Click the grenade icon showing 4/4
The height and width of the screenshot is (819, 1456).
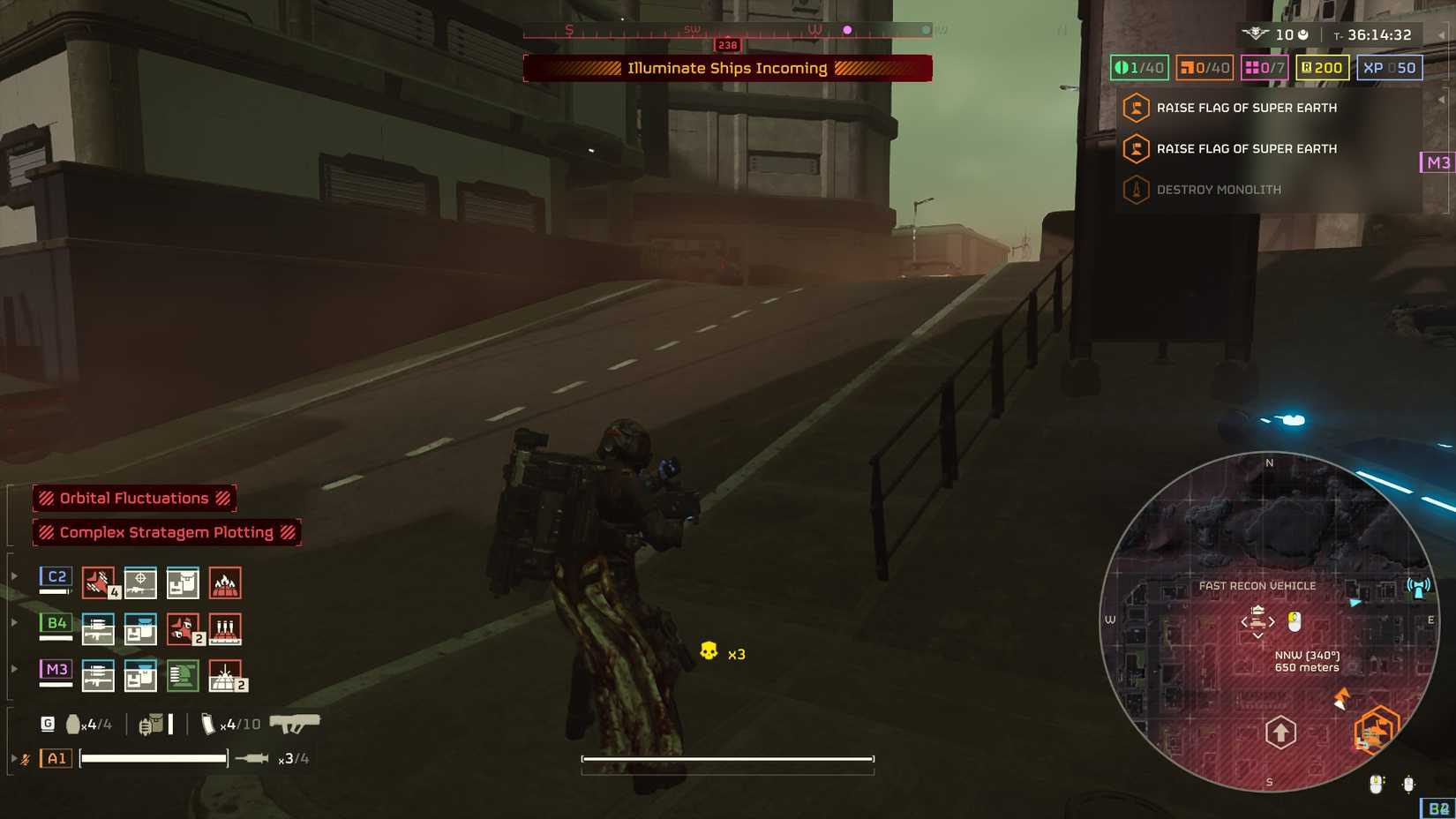[x=75, y=723]
